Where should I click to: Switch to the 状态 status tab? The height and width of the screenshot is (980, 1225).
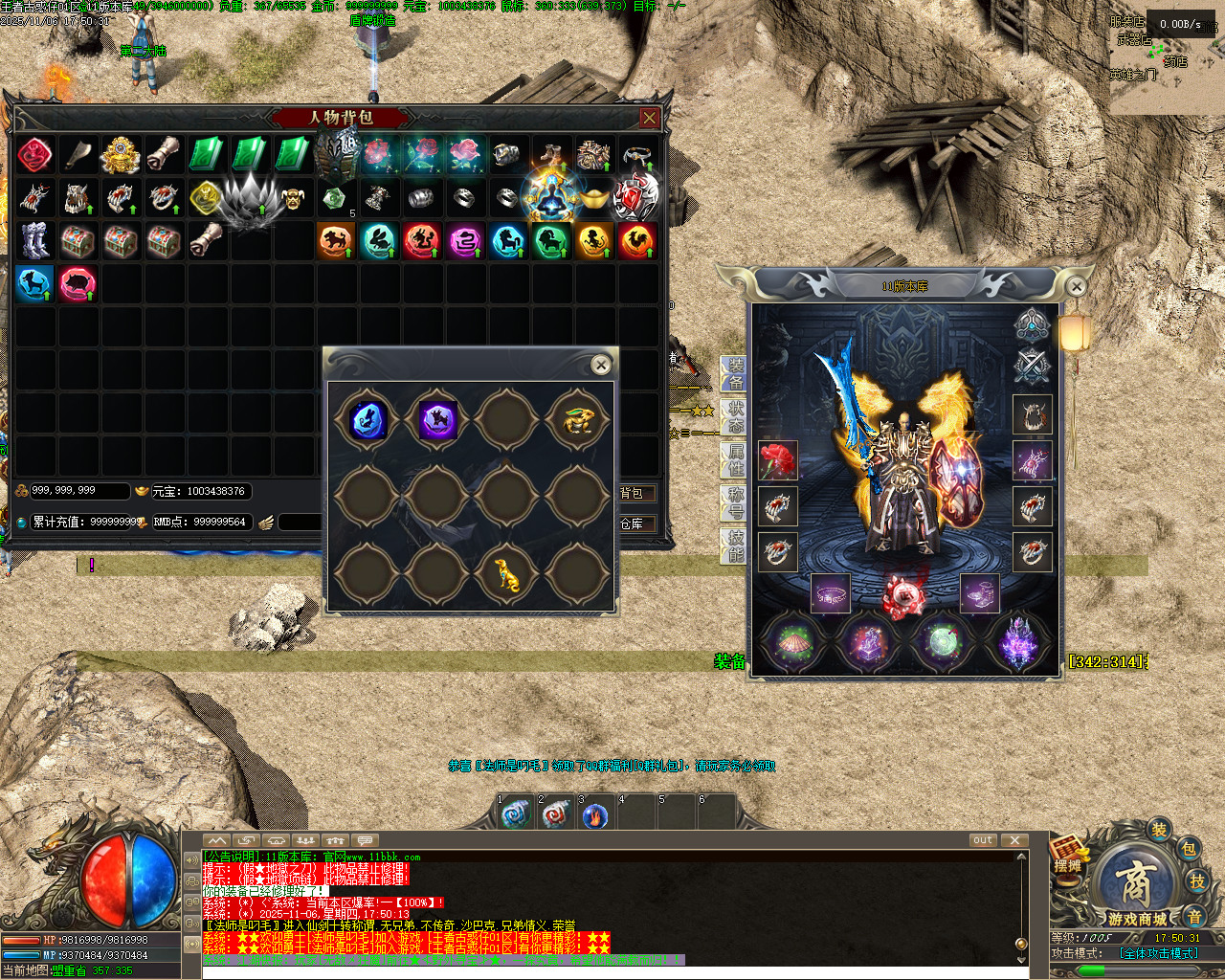[734, 417]
